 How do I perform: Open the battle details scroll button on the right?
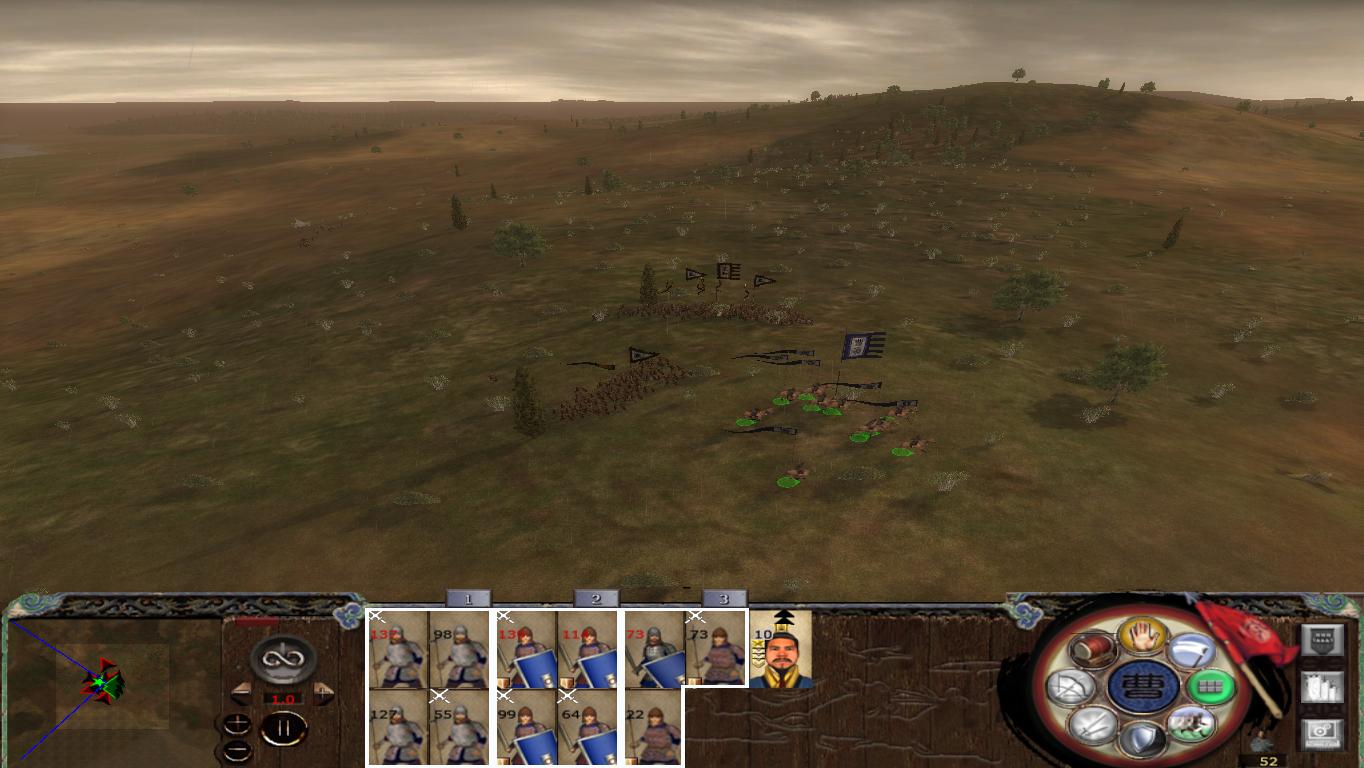click(1323, 688)
